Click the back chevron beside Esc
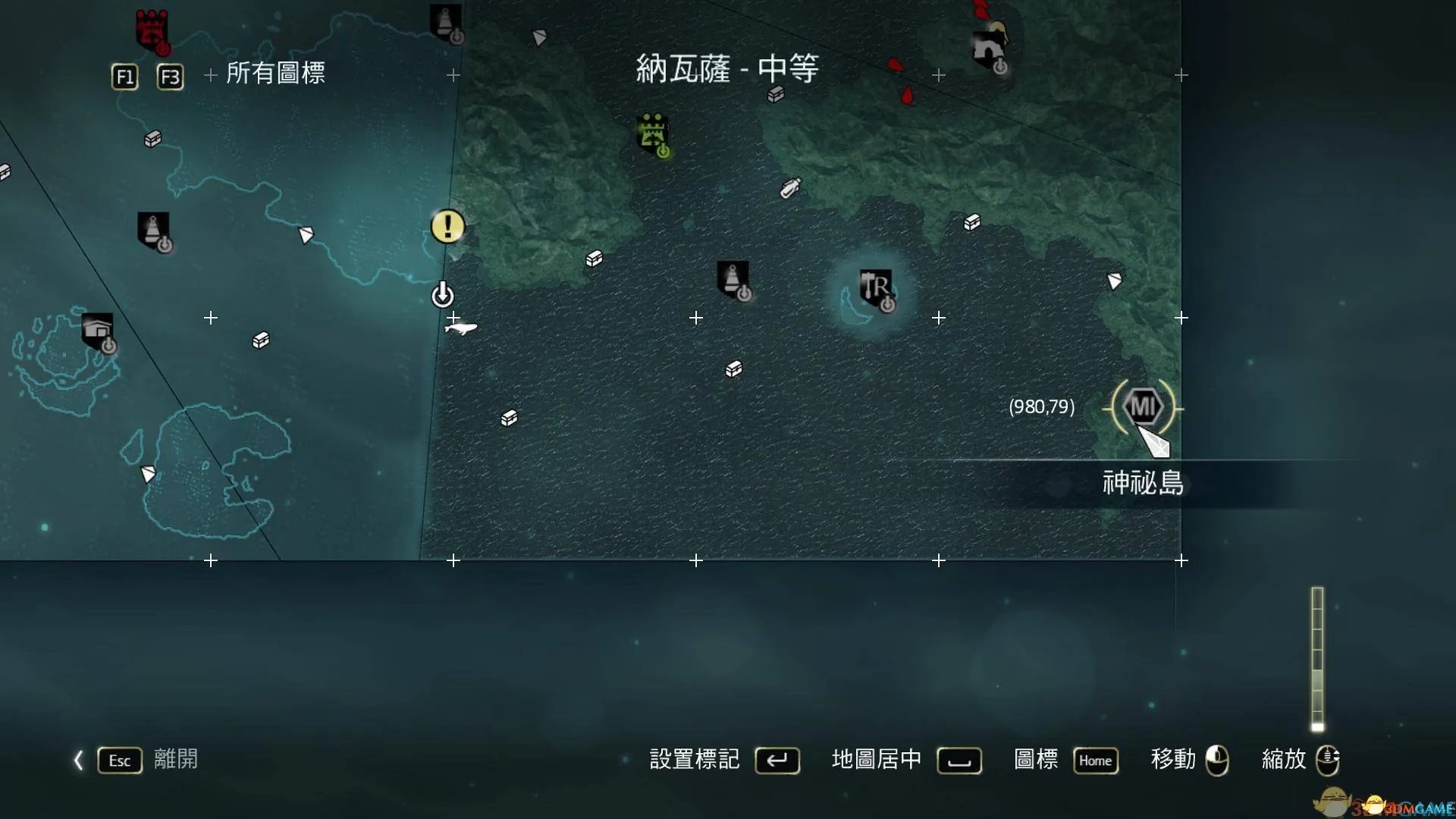 pyautogui.click(x=78, y=761)
